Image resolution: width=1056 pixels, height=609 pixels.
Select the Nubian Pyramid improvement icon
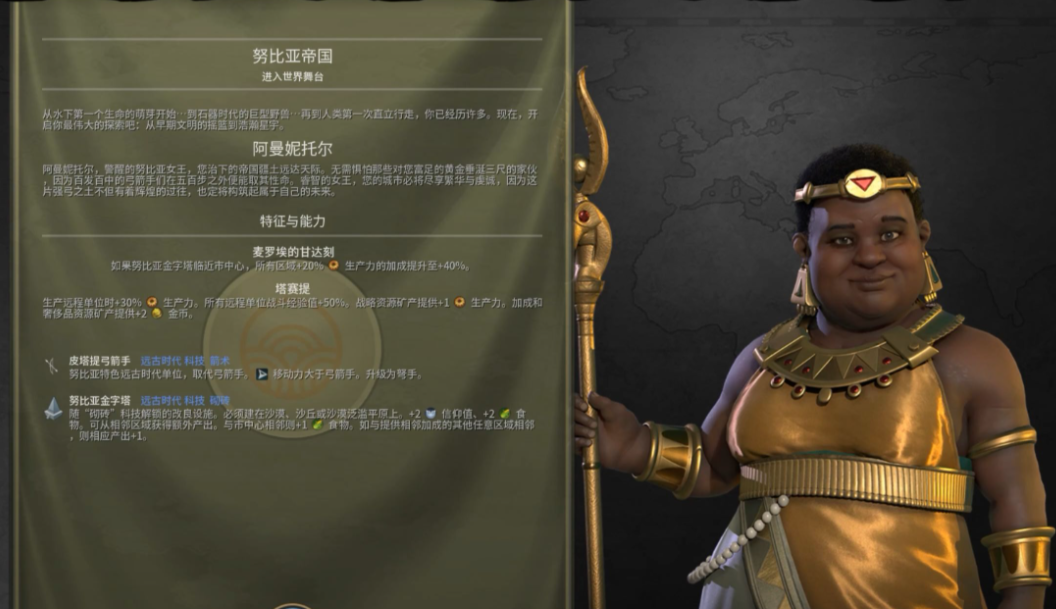pyautogui.click(x=52, y=407)
